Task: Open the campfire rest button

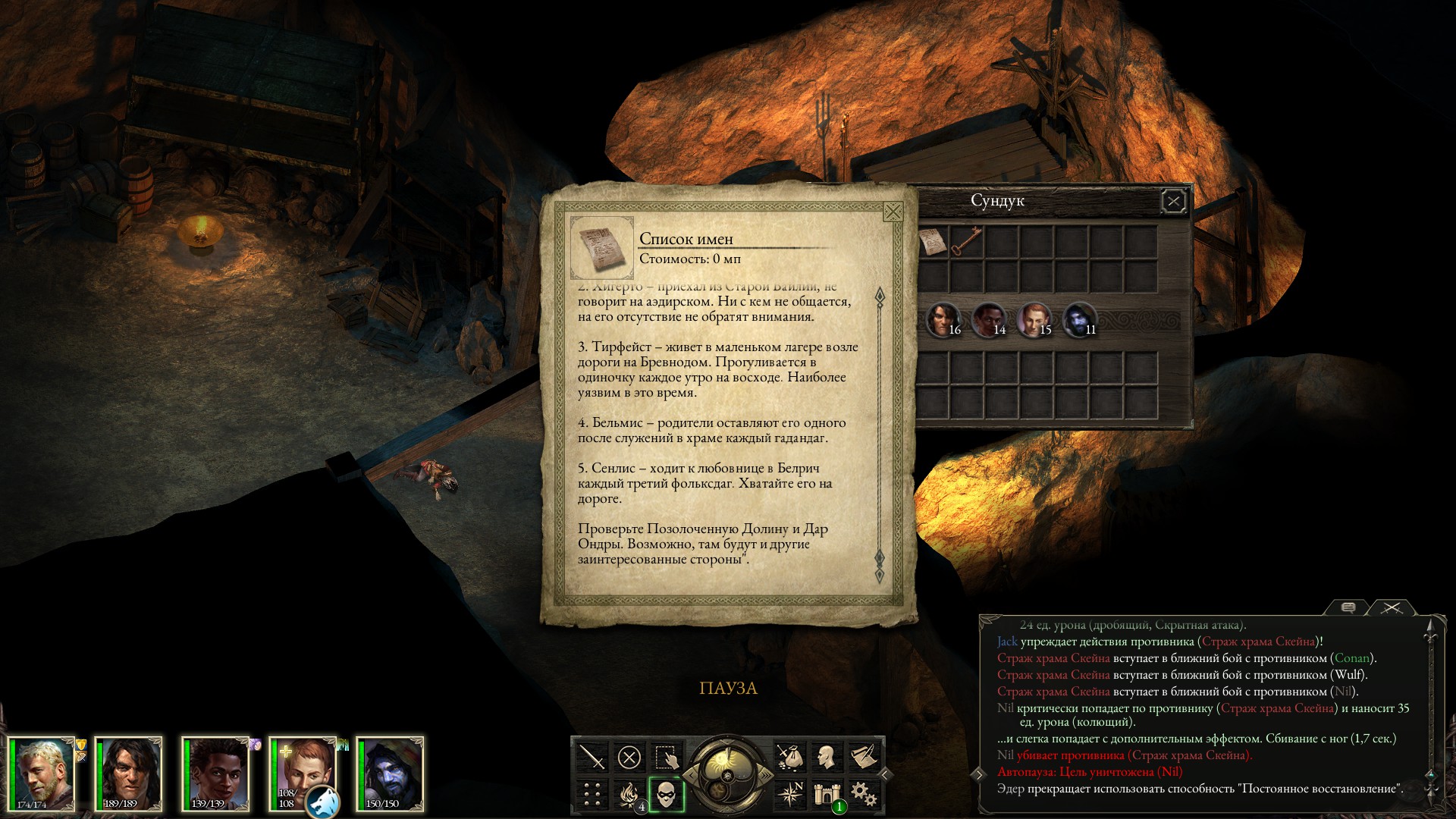Action: [629, 794]
